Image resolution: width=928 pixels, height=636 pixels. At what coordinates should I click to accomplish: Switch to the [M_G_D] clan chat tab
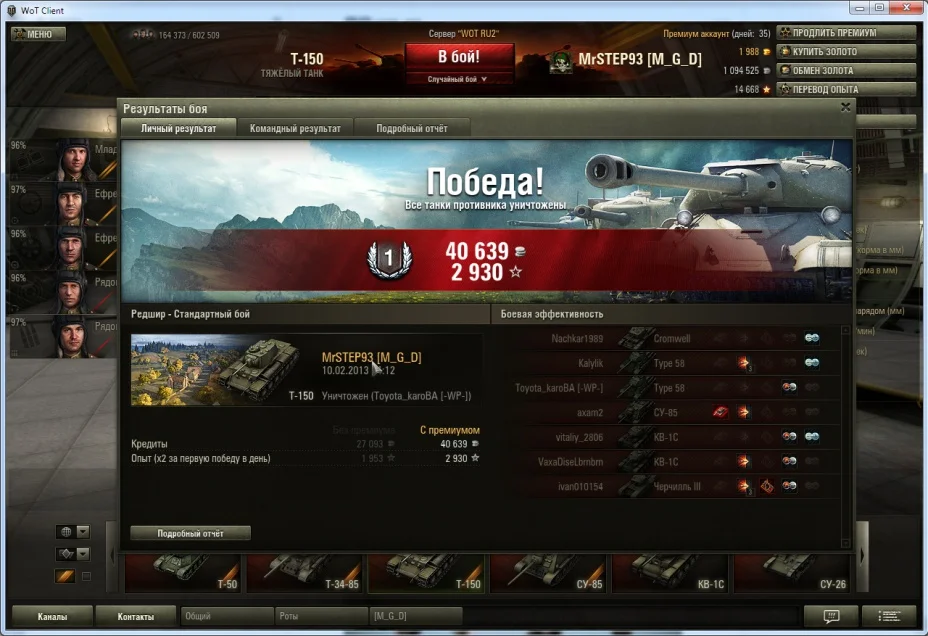[415, 617]
